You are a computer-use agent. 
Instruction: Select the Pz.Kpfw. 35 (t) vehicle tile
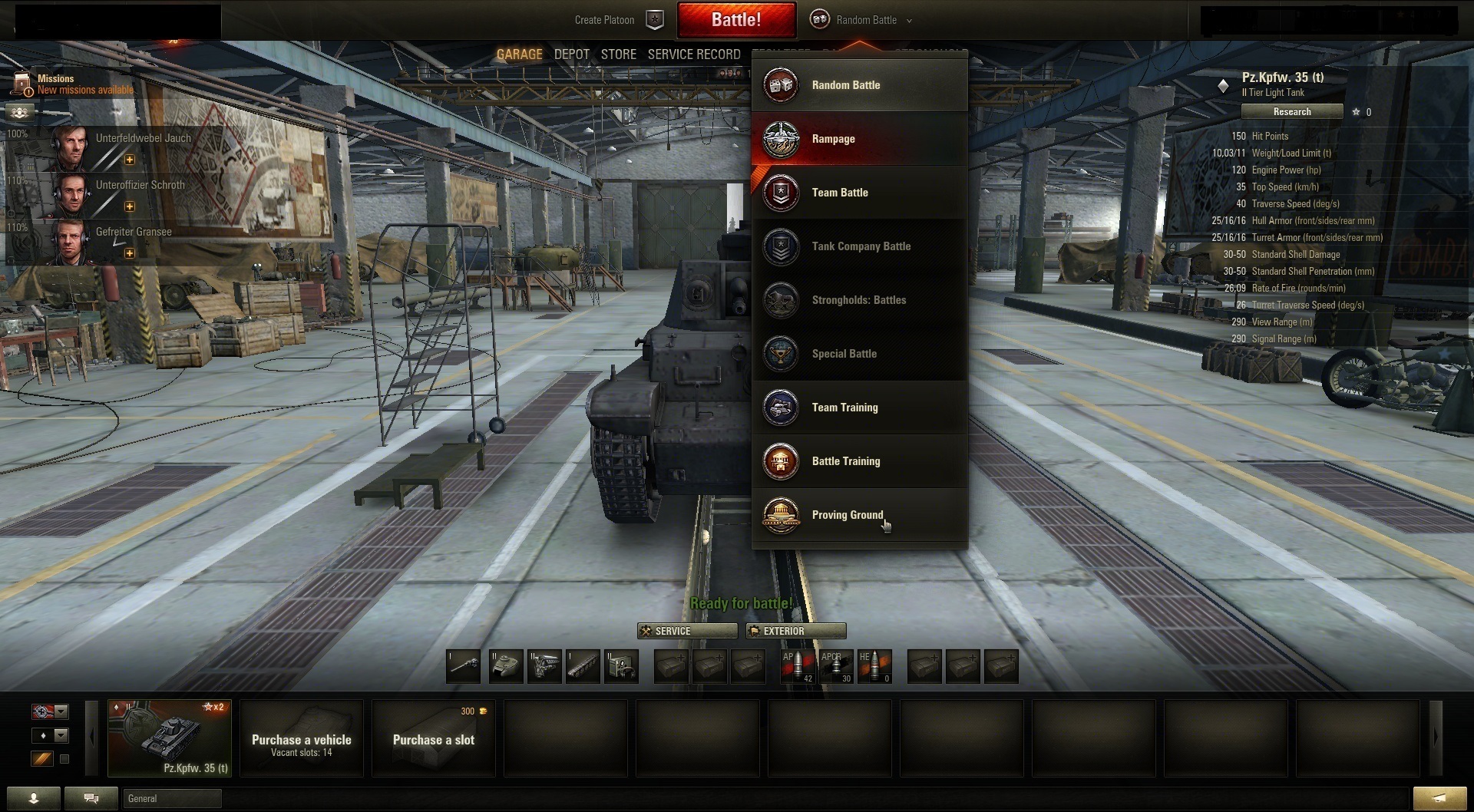(170, 738)
